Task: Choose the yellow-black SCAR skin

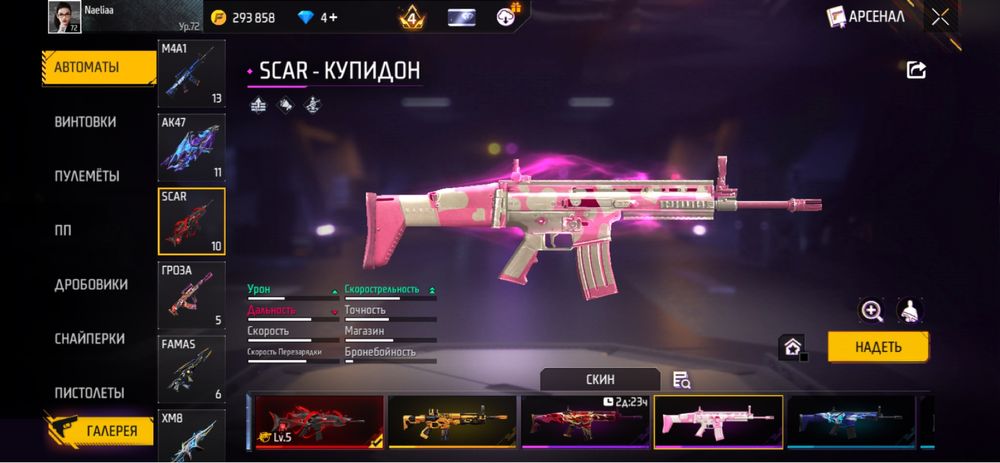Action: click(x=452, y=421)
